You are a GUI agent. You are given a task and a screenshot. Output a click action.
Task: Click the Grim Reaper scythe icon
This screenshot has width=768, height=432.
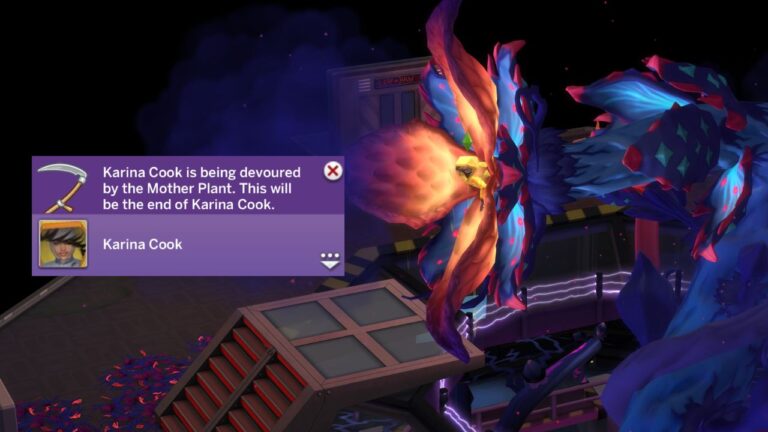62,186
